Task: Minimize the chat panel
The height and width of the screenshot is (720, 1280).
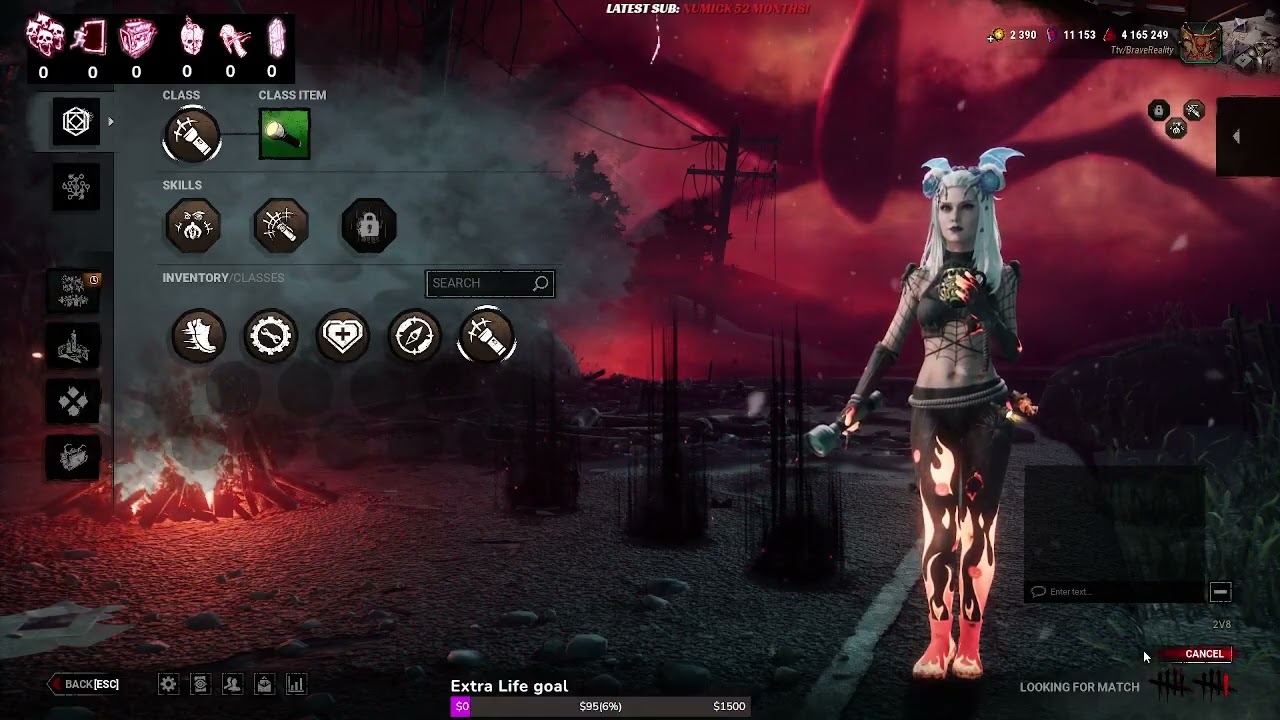Action: [1220, 592]
